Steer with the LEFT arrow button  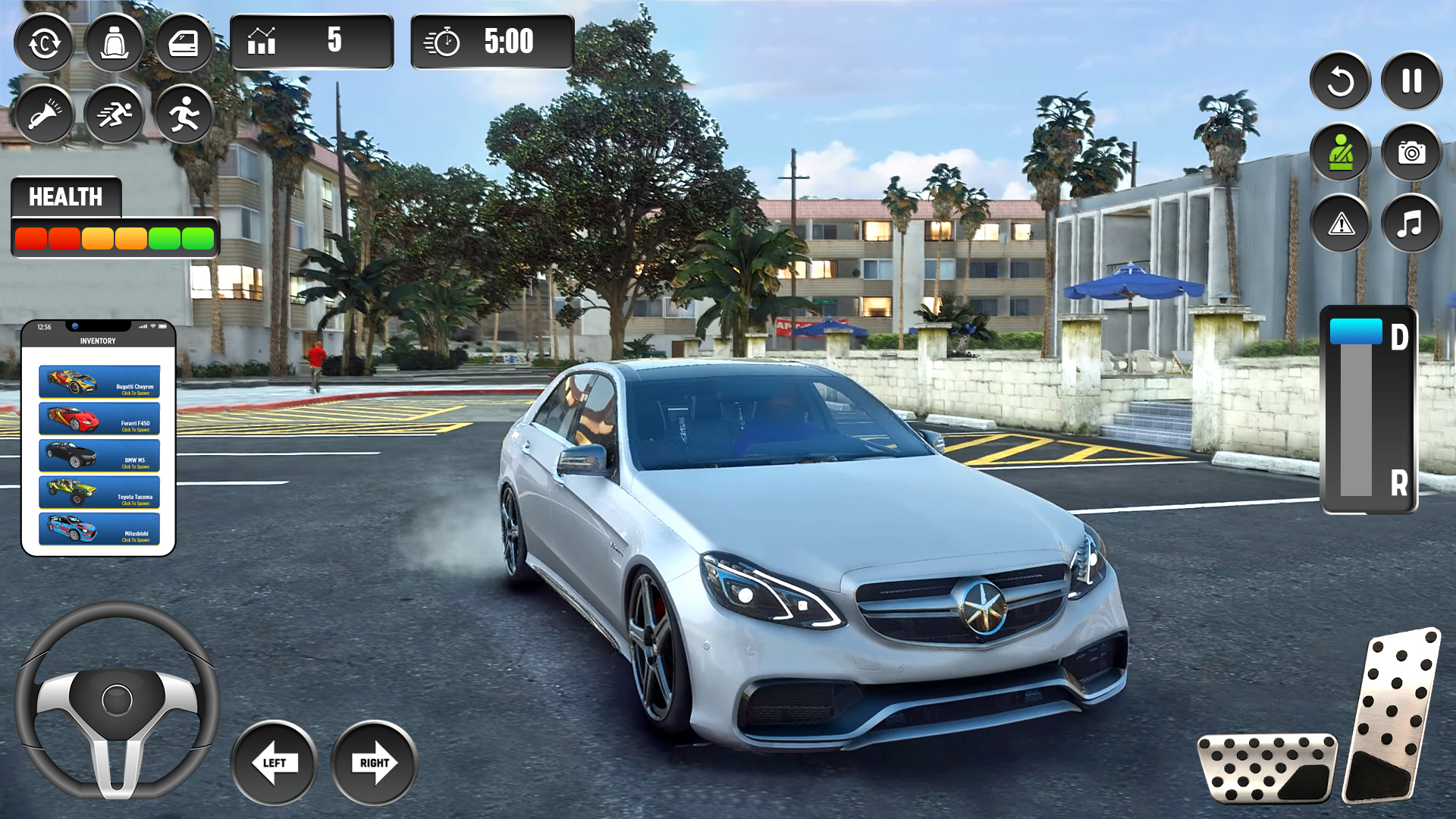(x=274, y=762)
